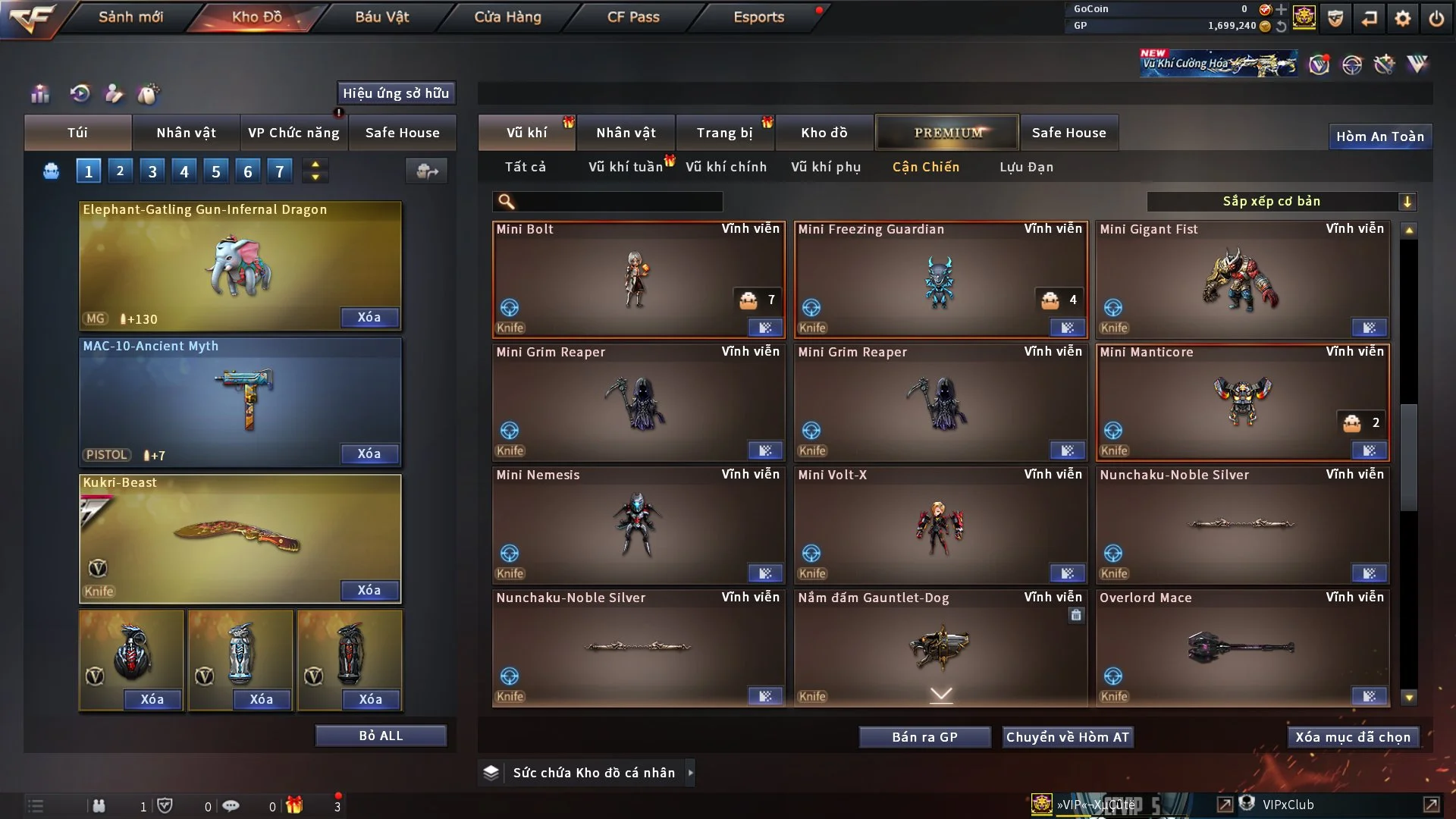Image resolution: width=1456 pixels, height=819 pixels.
Task: Transfer items with Chuyển về Hòm AT
Action: tap(1068, 737)
